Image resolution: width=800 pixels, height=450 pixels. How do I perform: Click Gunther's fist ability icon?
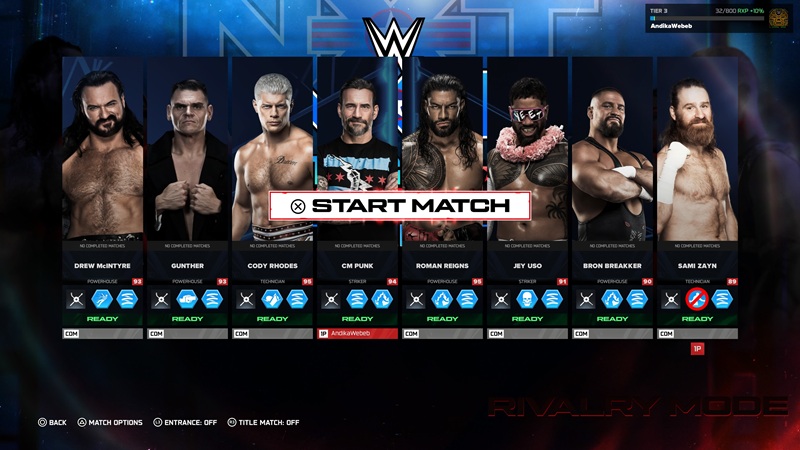[187, 298]
